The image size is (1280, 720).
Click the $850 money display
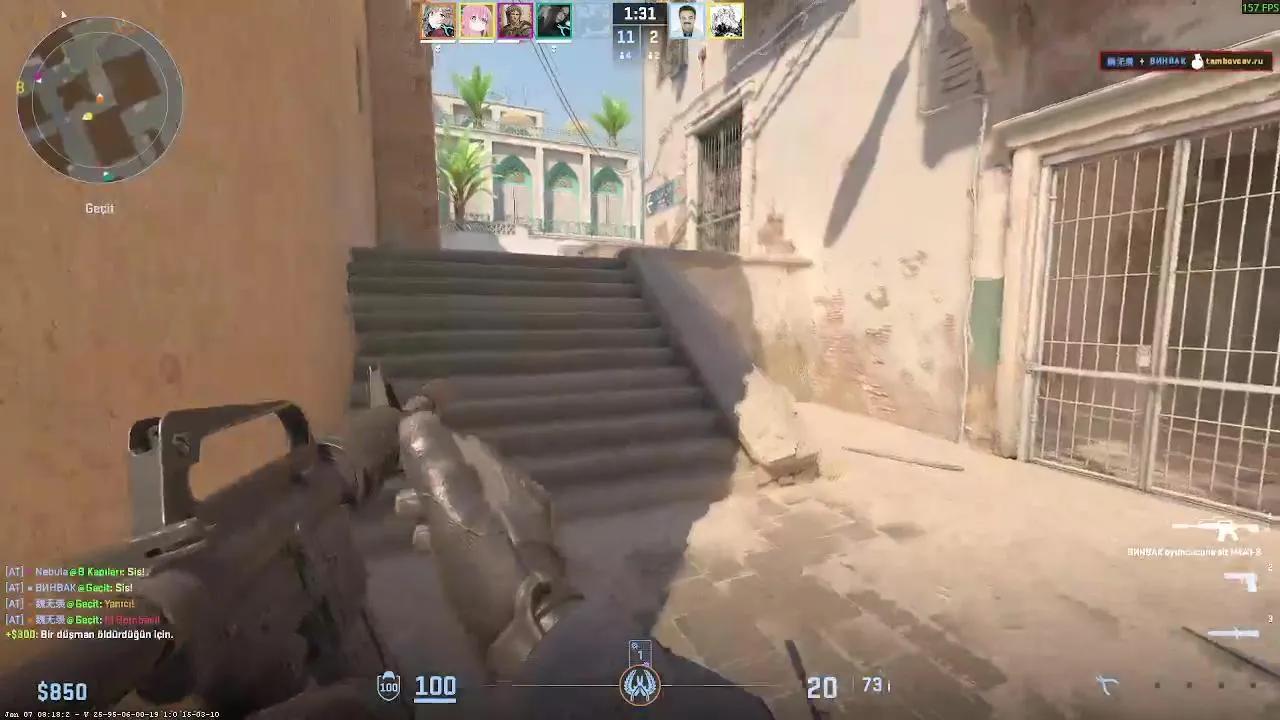click(62, 690)
